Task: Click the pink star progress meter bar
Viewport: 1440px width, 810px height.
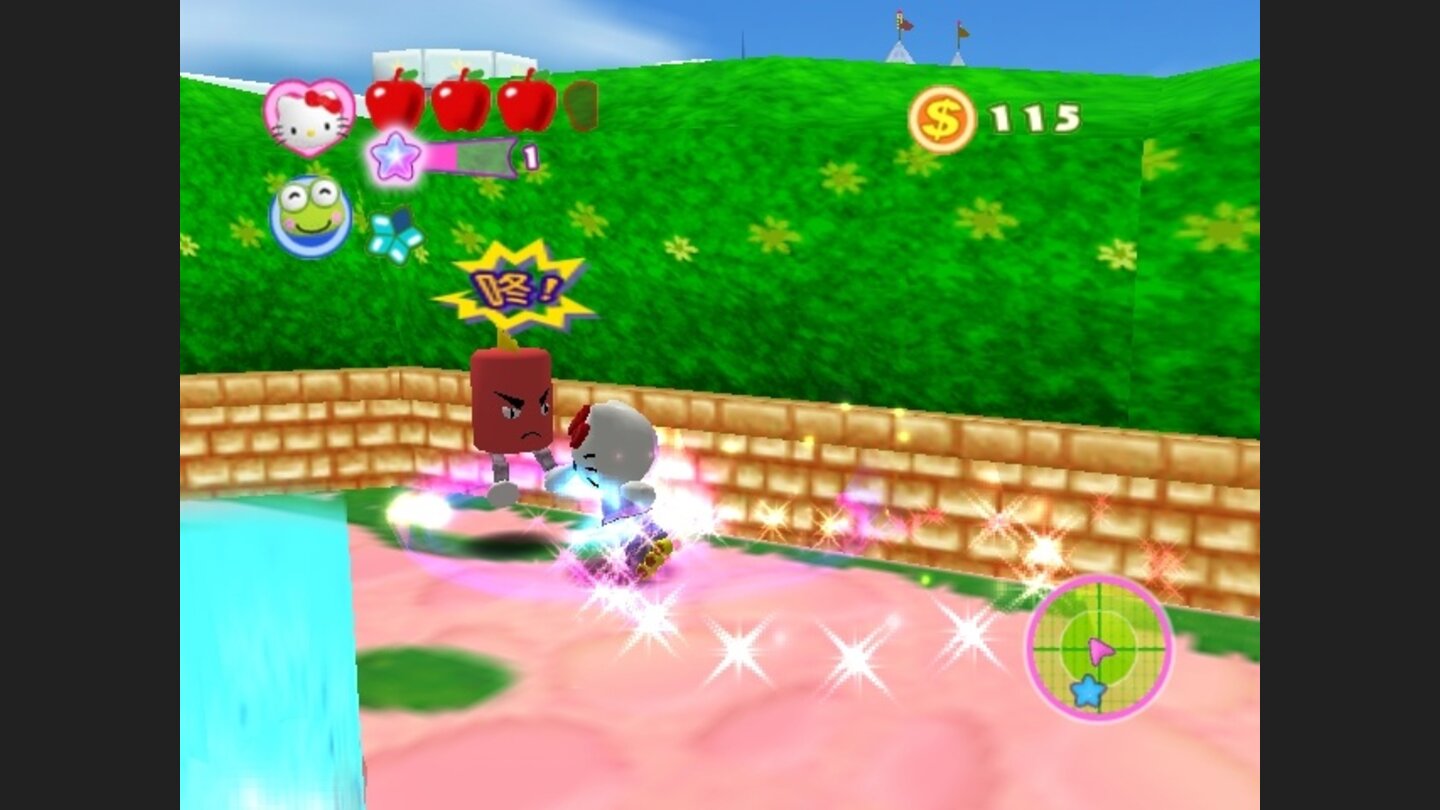Action: 470,157
